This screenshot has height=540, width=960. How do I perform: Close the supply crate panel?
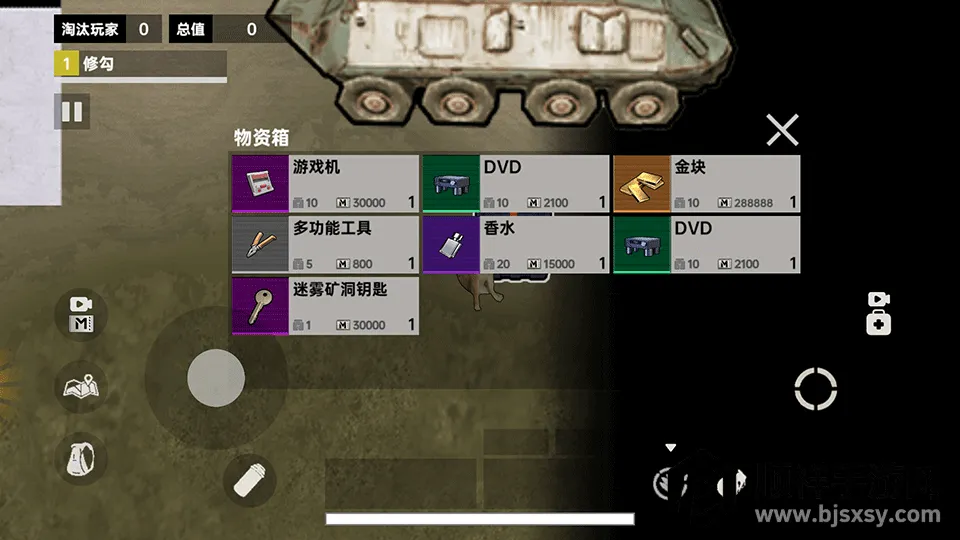tap(782, 130)
